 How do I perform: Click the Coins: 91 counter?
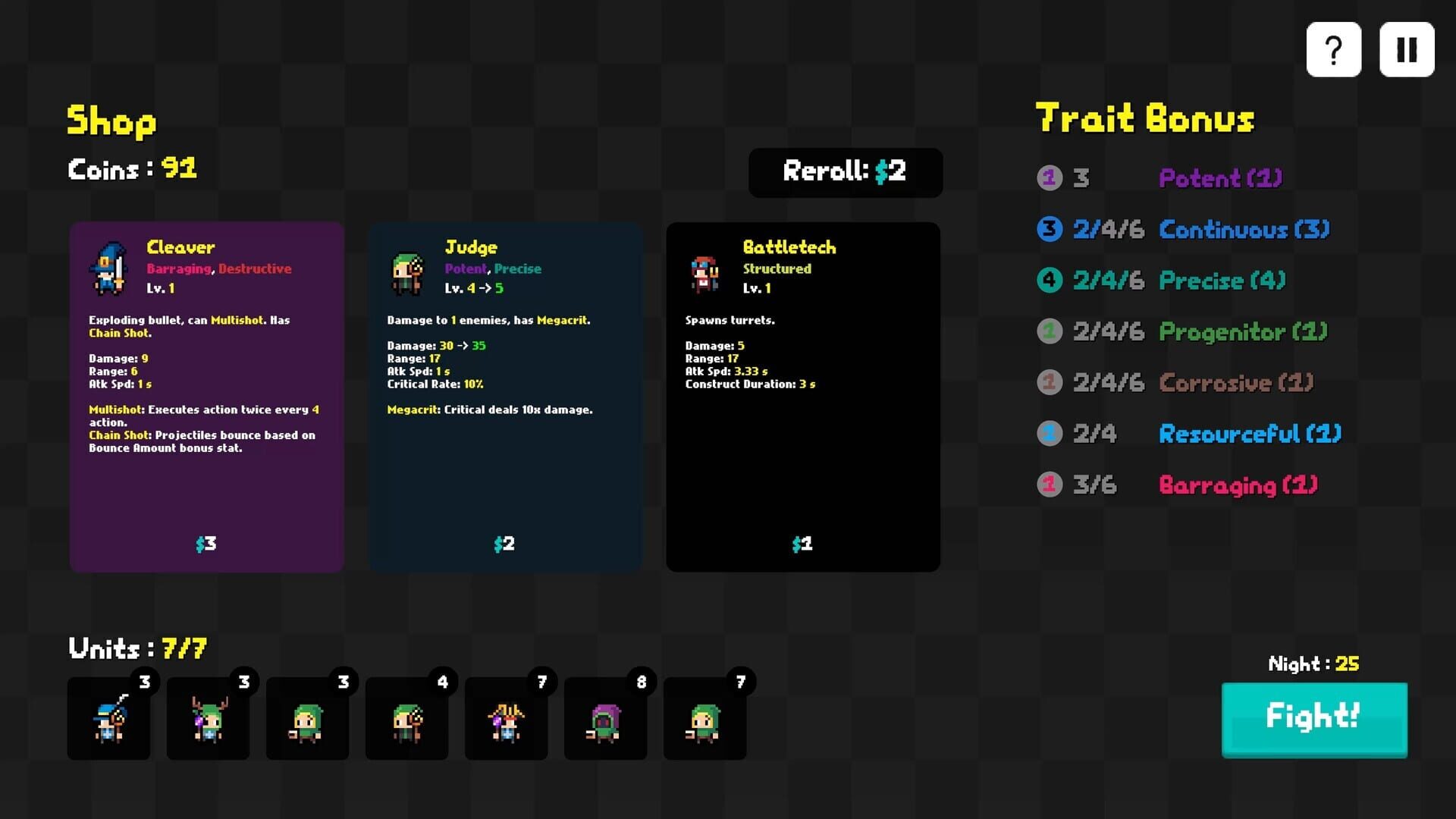132,170
